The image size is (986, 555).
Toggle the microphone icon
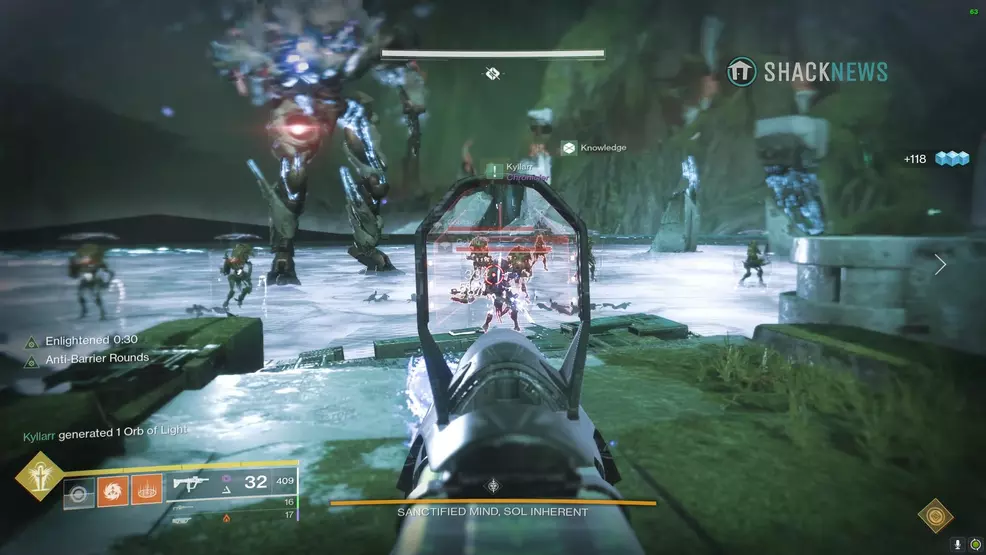click(x=957, y=543)
